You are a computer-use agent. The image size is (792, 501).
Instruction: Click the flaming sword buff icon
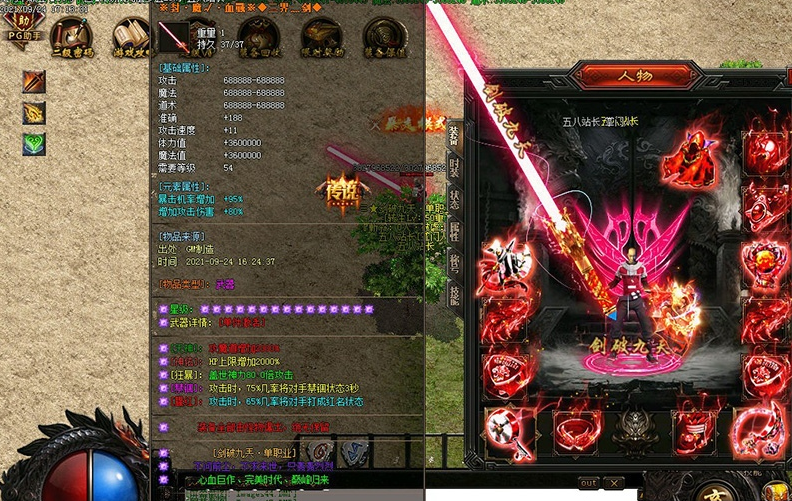pyautogui.click(x=35, y=81)
